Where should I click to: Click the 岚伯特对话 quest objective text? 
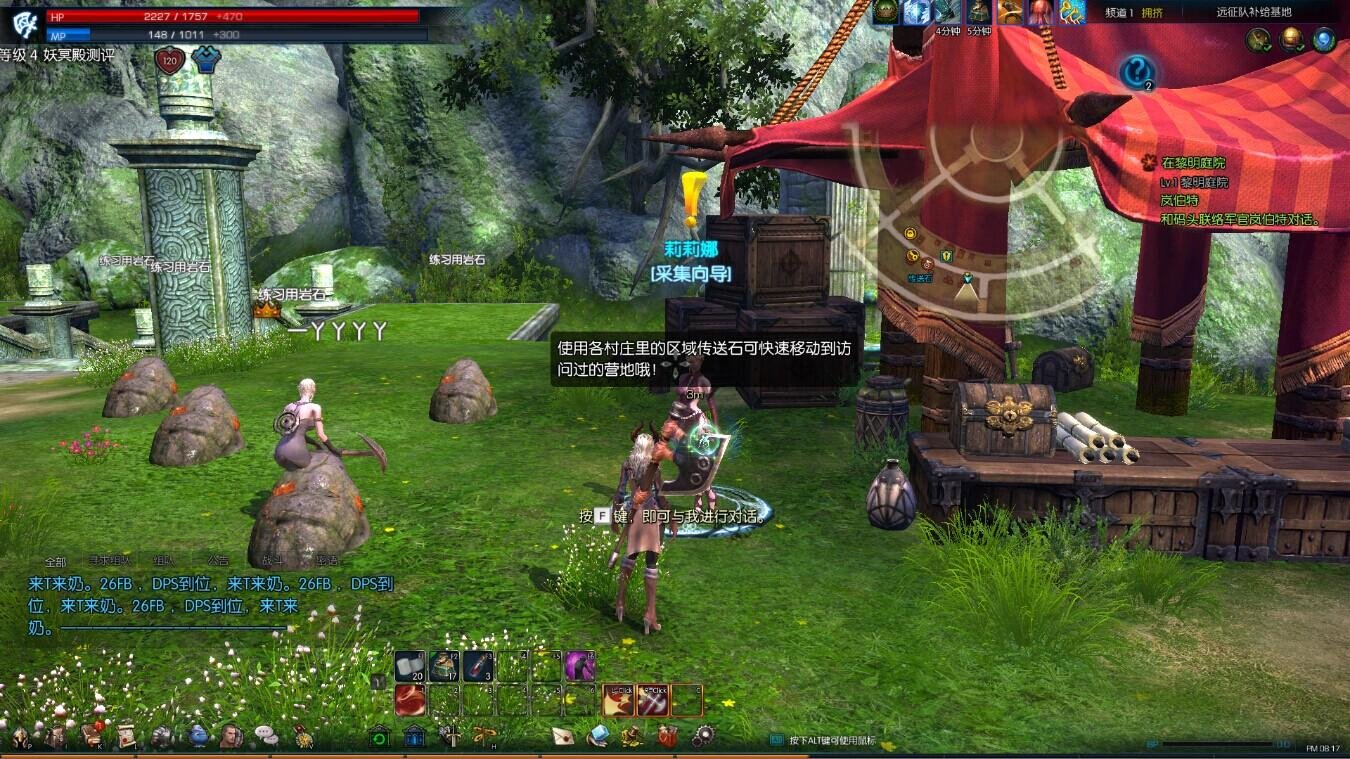click(1240, 218)
